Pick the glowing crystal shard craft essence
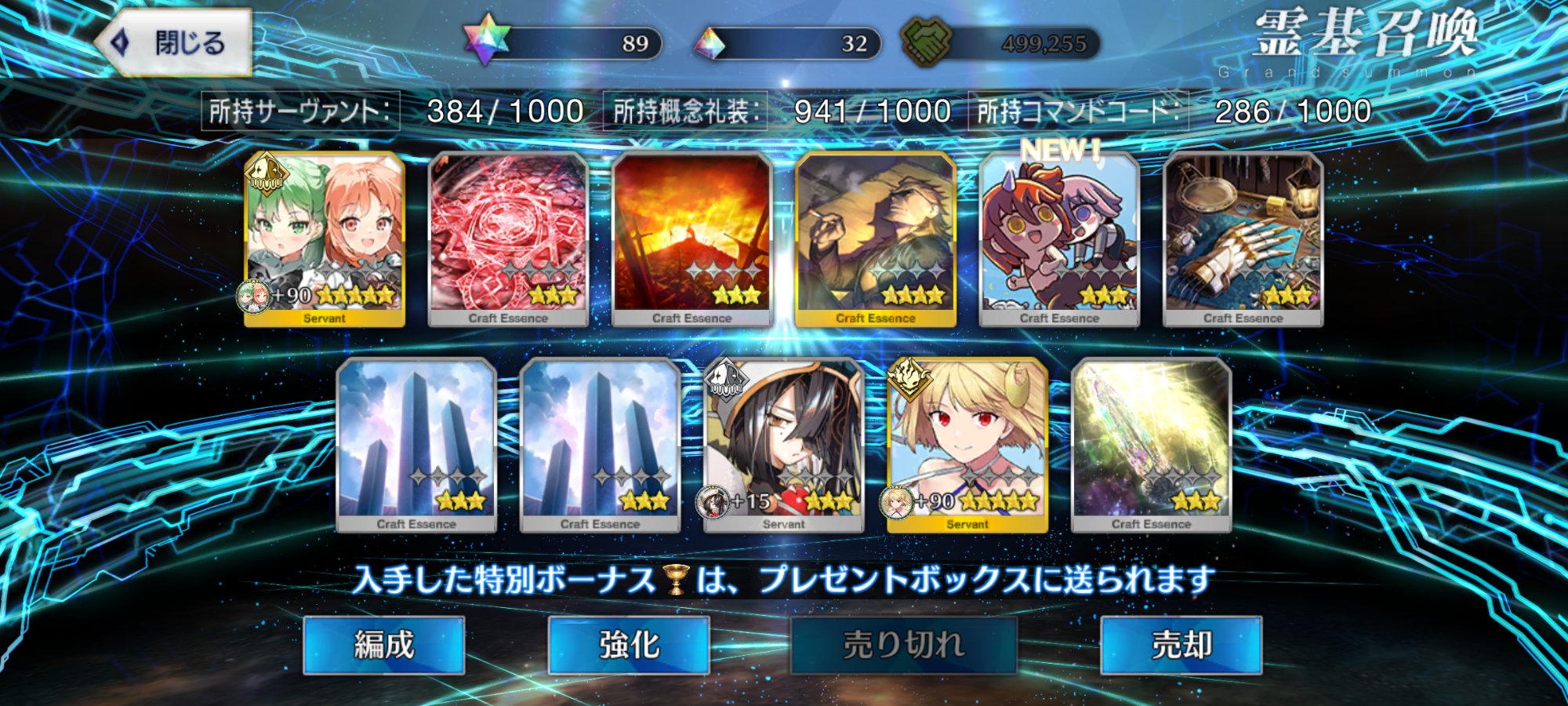The image size is (1568, 706). (x=1151, y=444)
